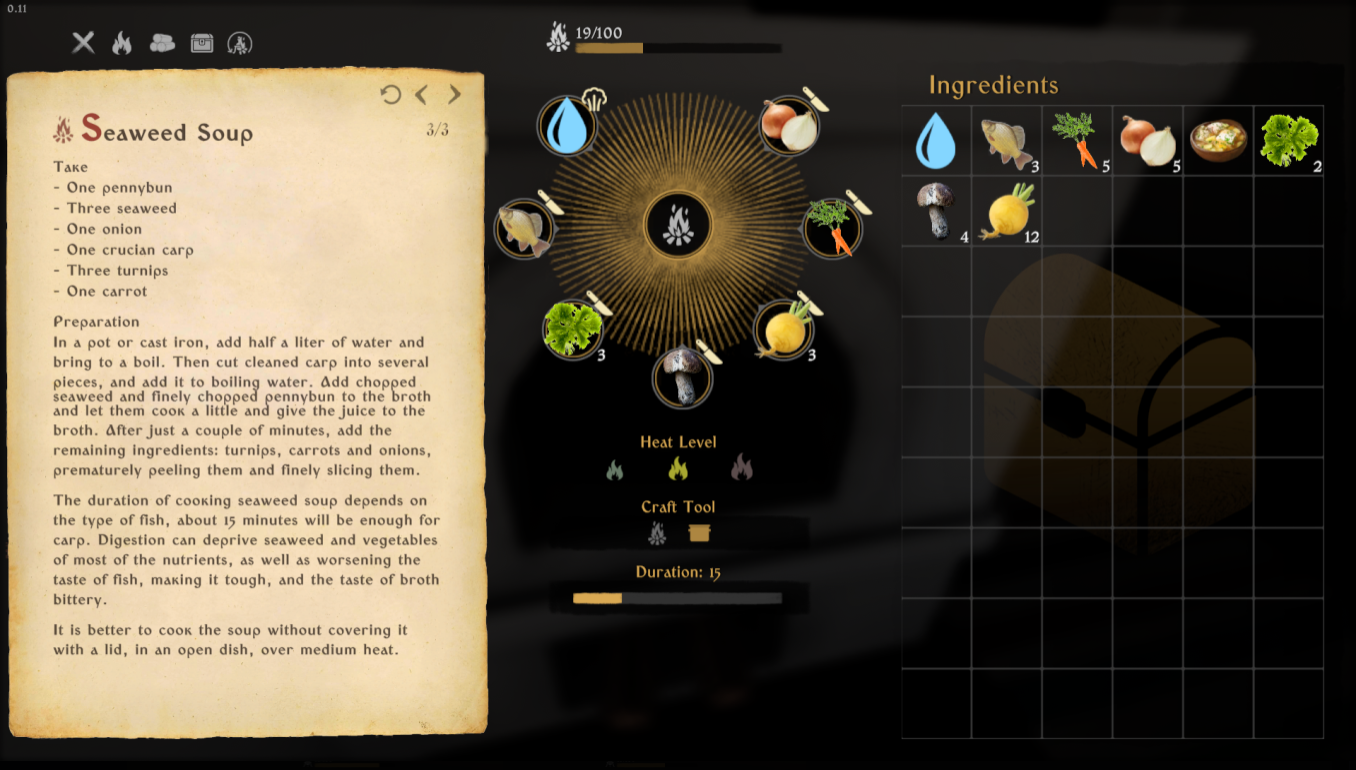The image size is (1356, 770).
Task: Start cooking with the central campfire button
Action: pyautogui.click(x=678, y=225)
